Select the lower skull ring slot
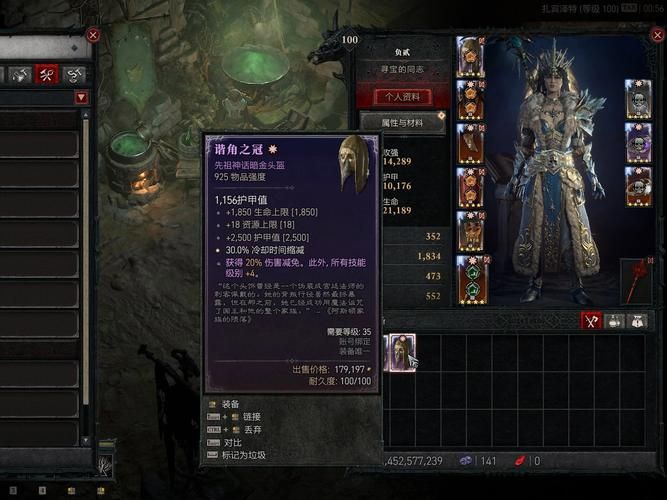667x500 pixels. [638, 187]
